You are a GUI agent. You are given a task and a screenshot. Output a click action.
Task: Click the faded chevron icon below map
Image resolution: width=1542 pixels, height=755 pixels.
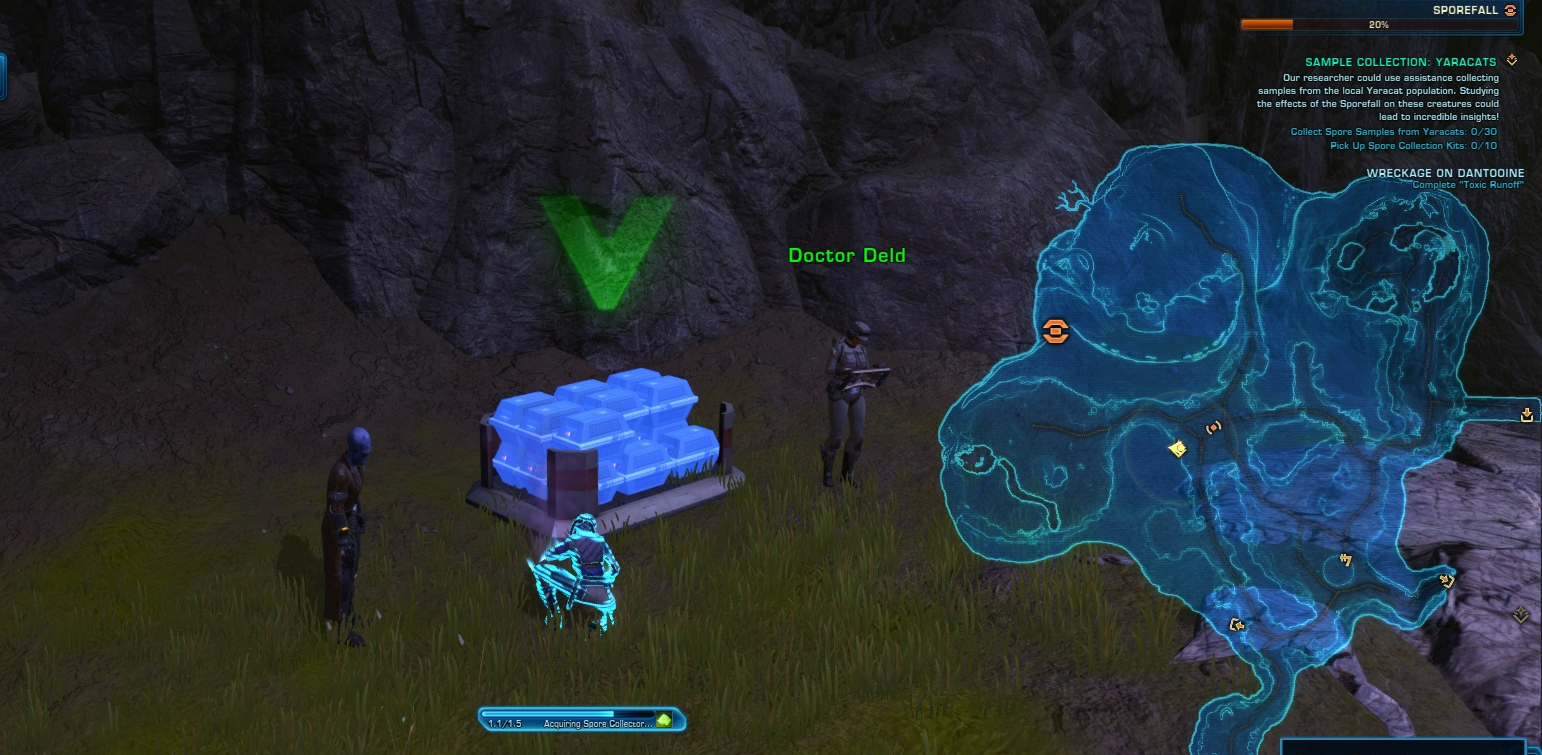tap(1521, 614)
